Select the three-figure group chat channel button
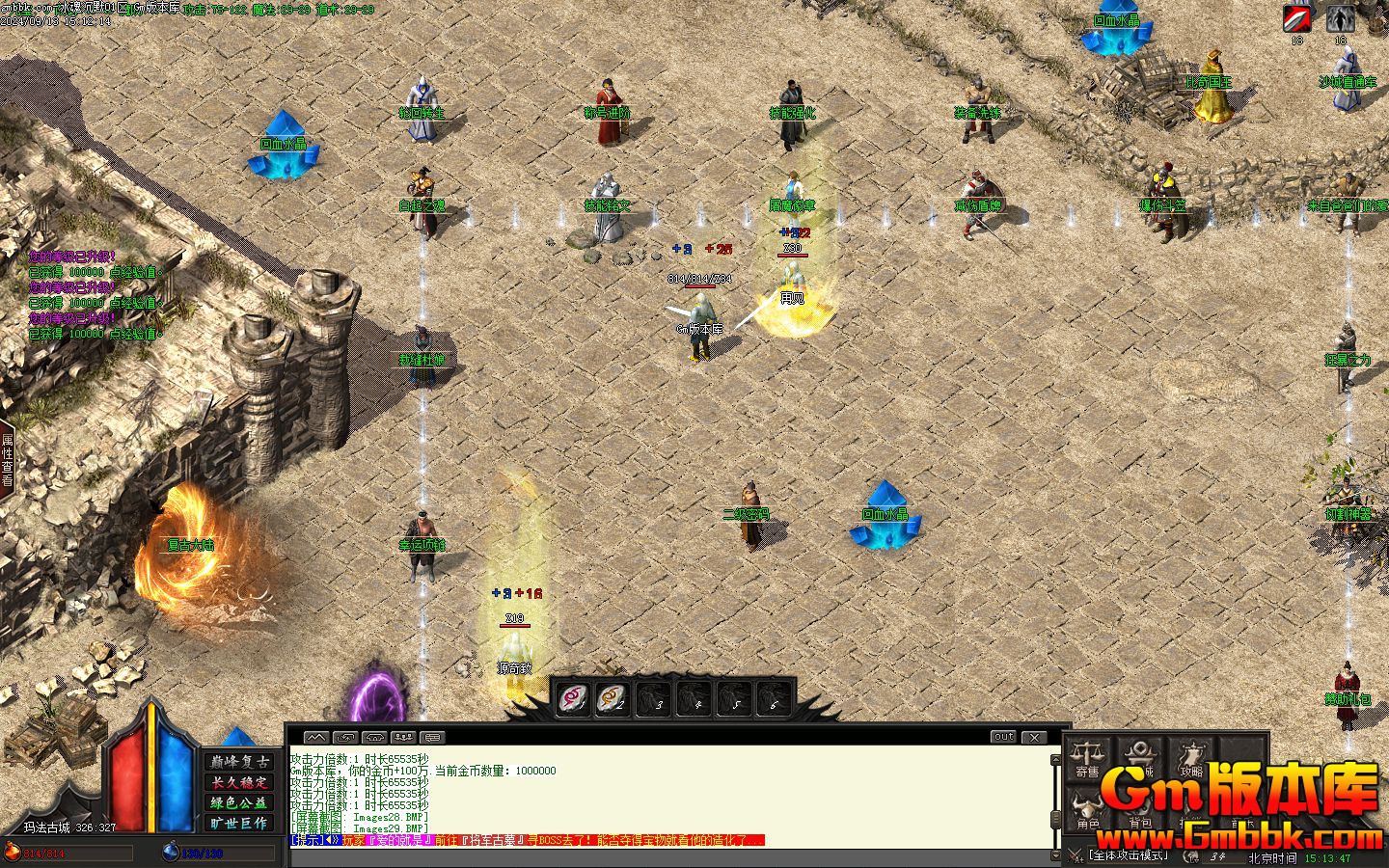Viewport: 1389px width, 868px height. coord(403,737)
